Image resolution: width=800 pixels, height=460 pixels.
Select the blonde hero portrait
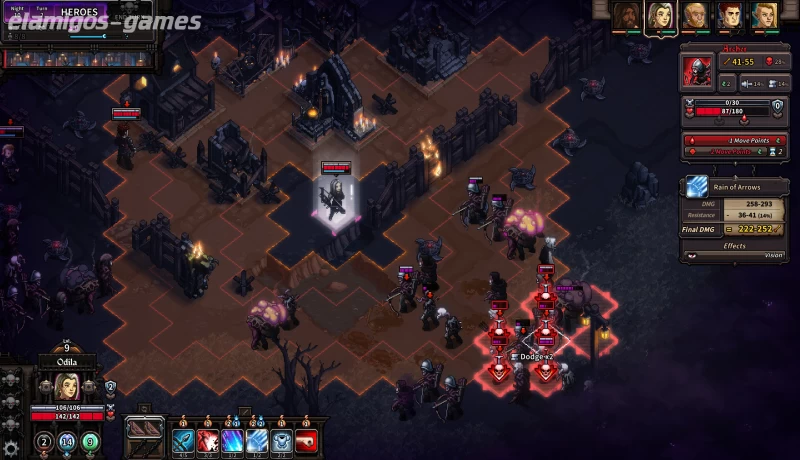[764, 15]
